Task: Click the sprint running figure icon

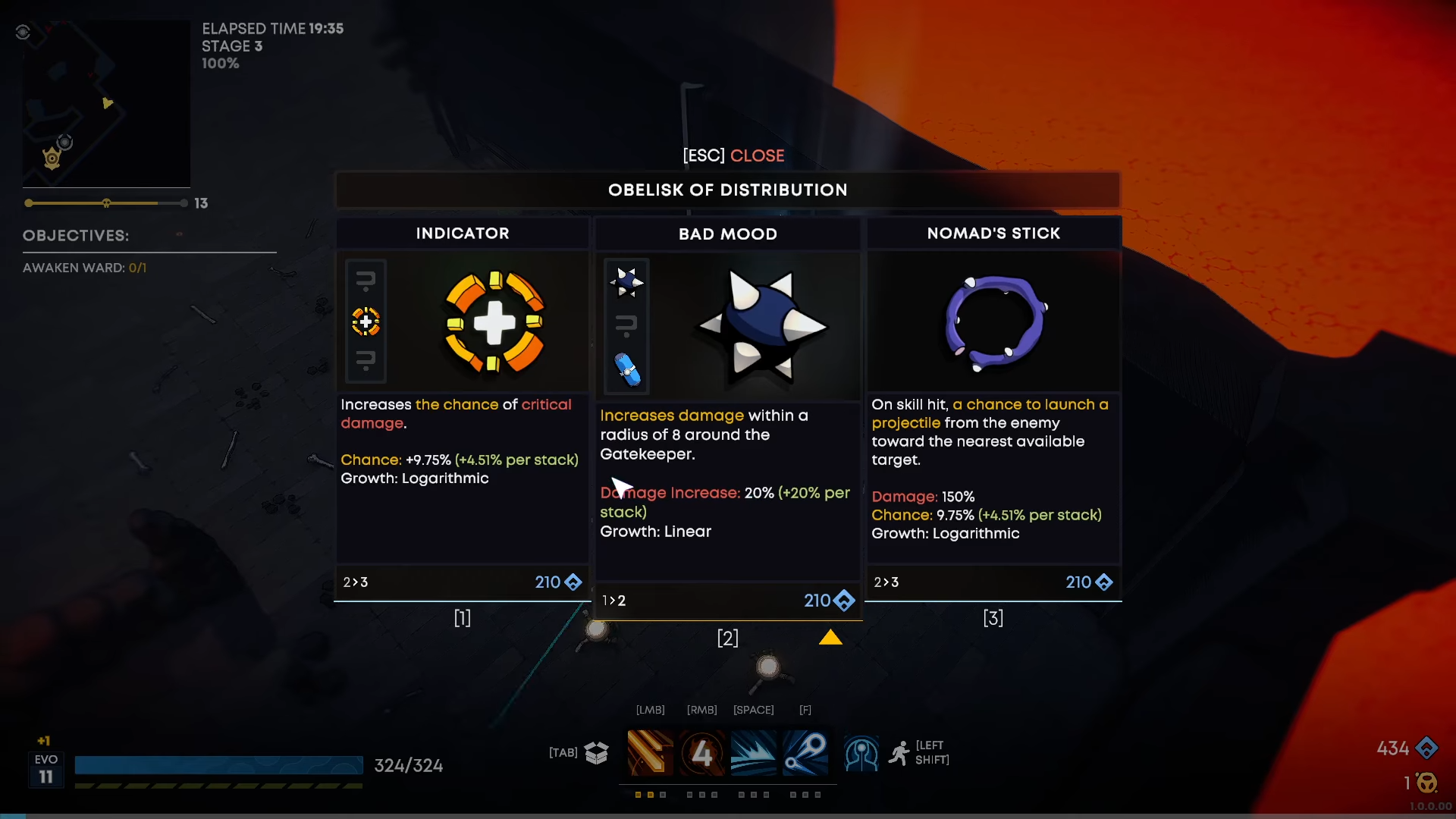Action: (x=899, y=753)
